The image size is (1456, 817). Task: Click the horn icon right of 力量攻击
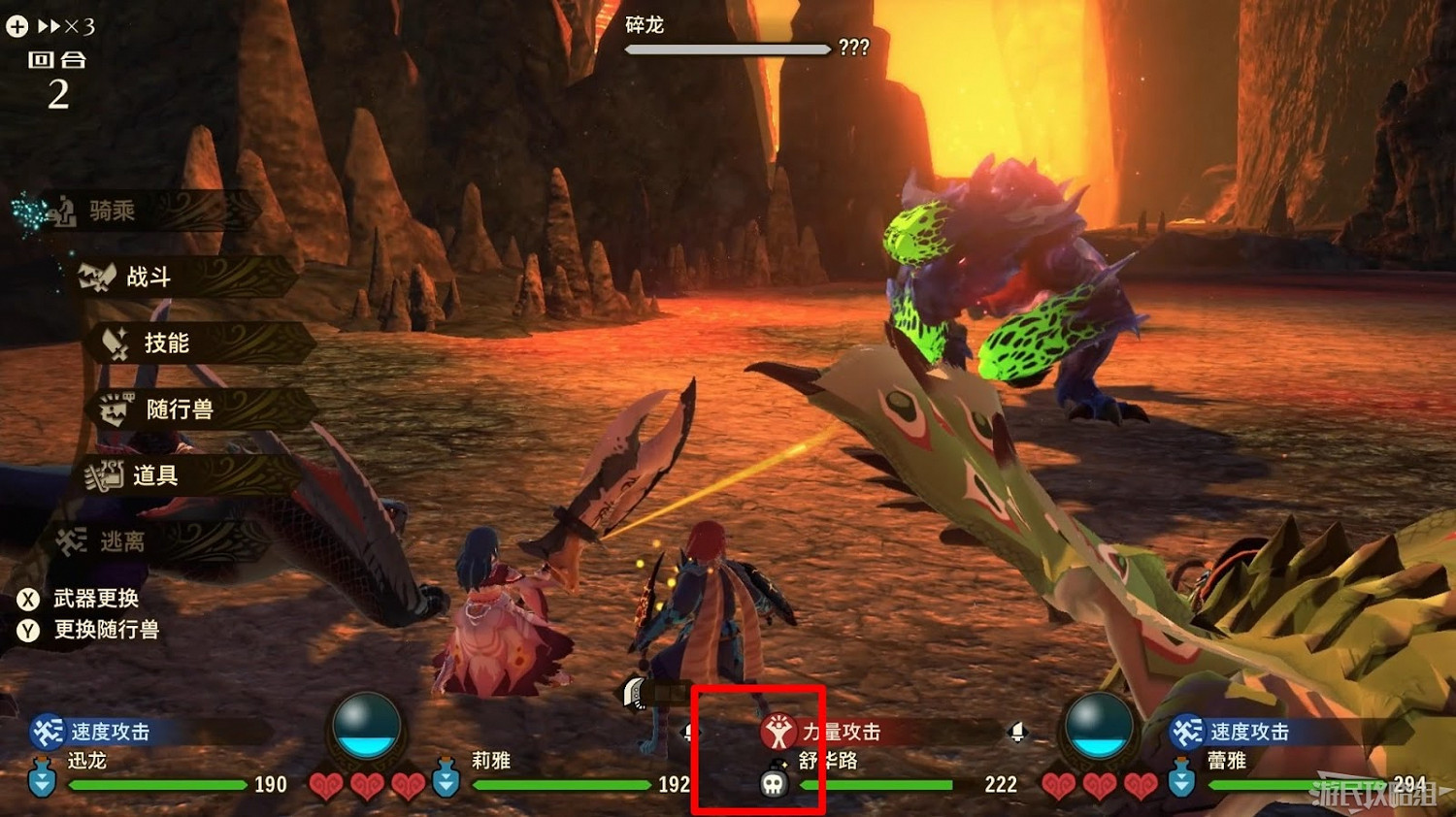[x=1017, y=734]
